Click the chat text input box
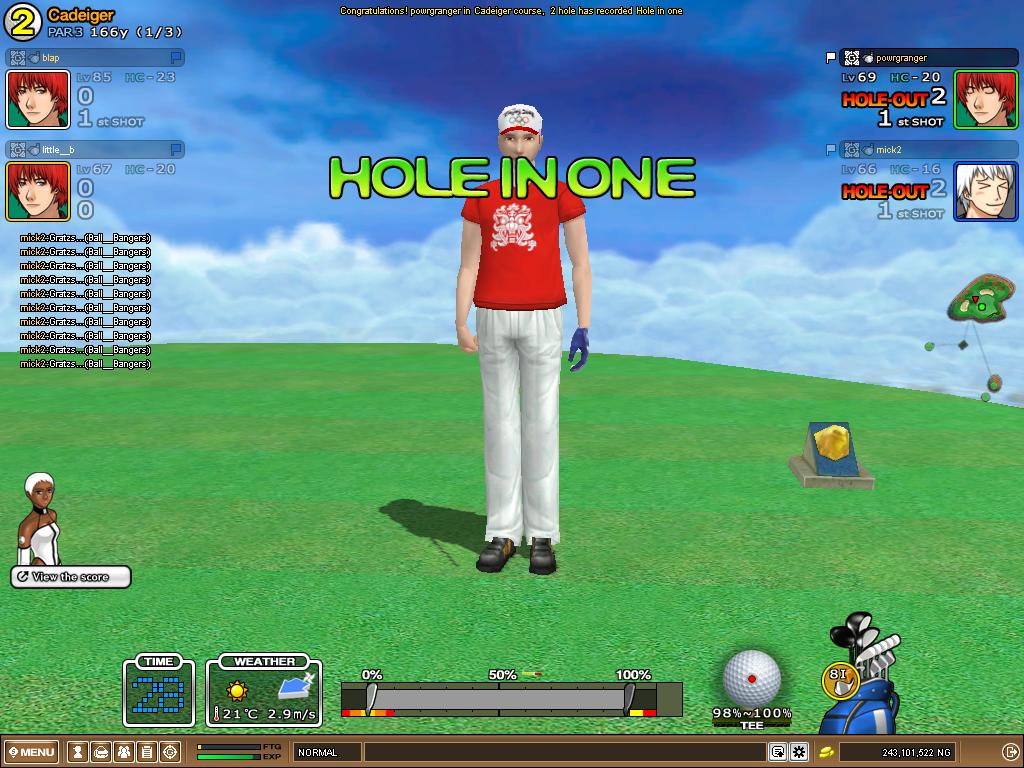This screenshot has height=768, width=1024. click(x=565, y=752)
